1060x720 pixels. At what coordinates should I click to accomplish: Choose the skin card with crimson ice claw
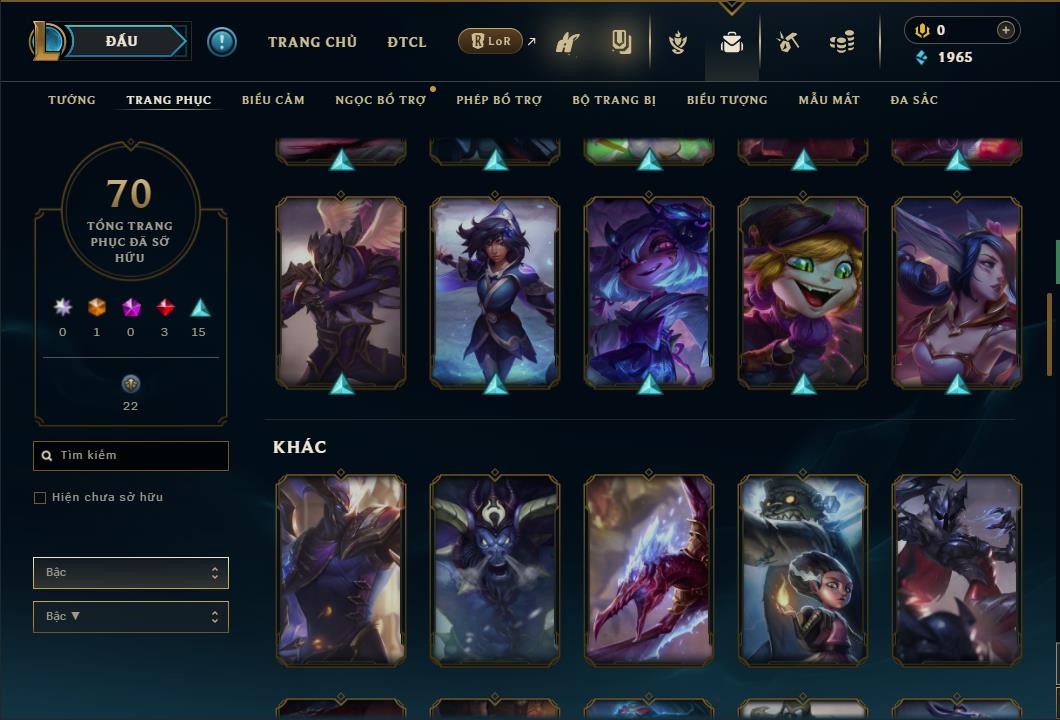coord(649,570)
